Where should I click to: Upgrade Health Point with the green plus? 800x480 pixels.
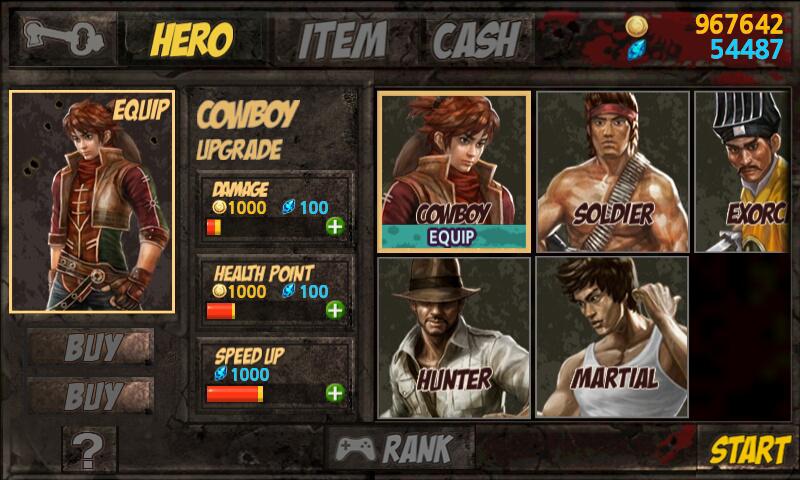pos(334,310)
